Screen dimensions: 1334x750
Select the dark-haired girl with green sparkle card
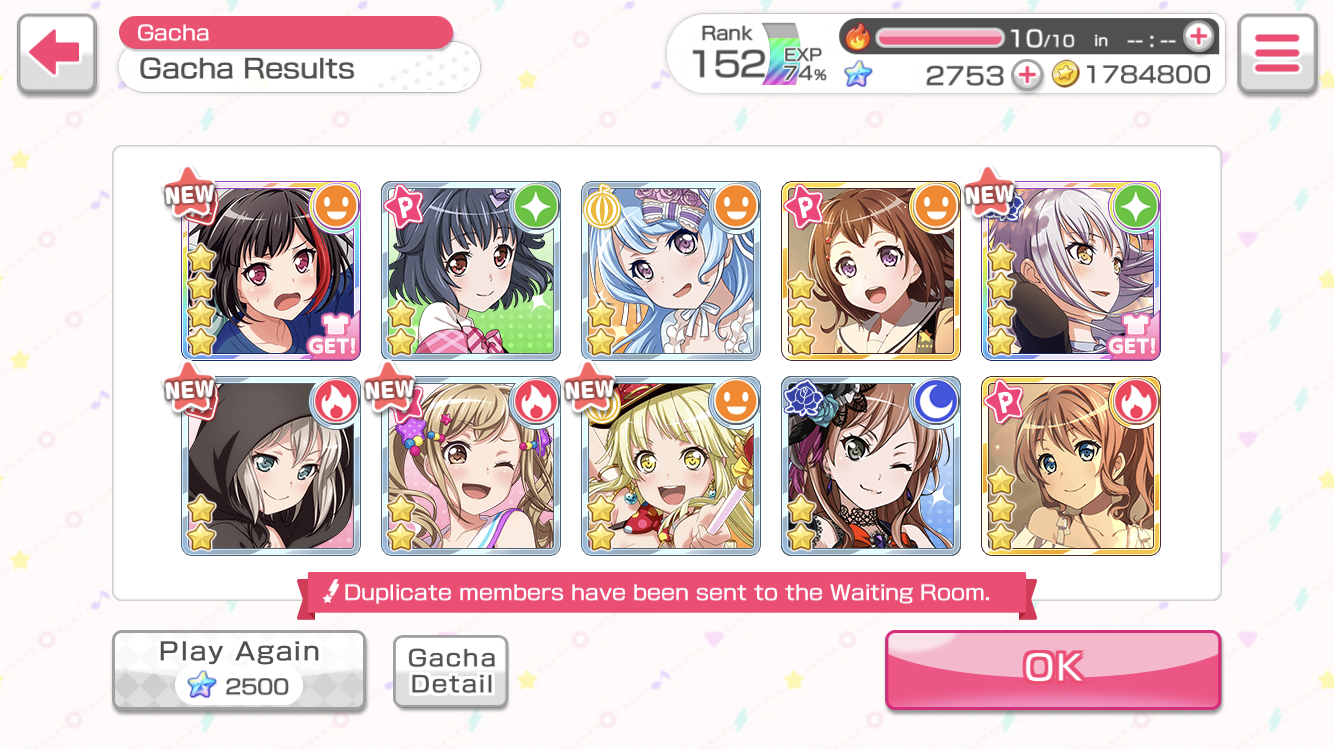pos(471,271)
